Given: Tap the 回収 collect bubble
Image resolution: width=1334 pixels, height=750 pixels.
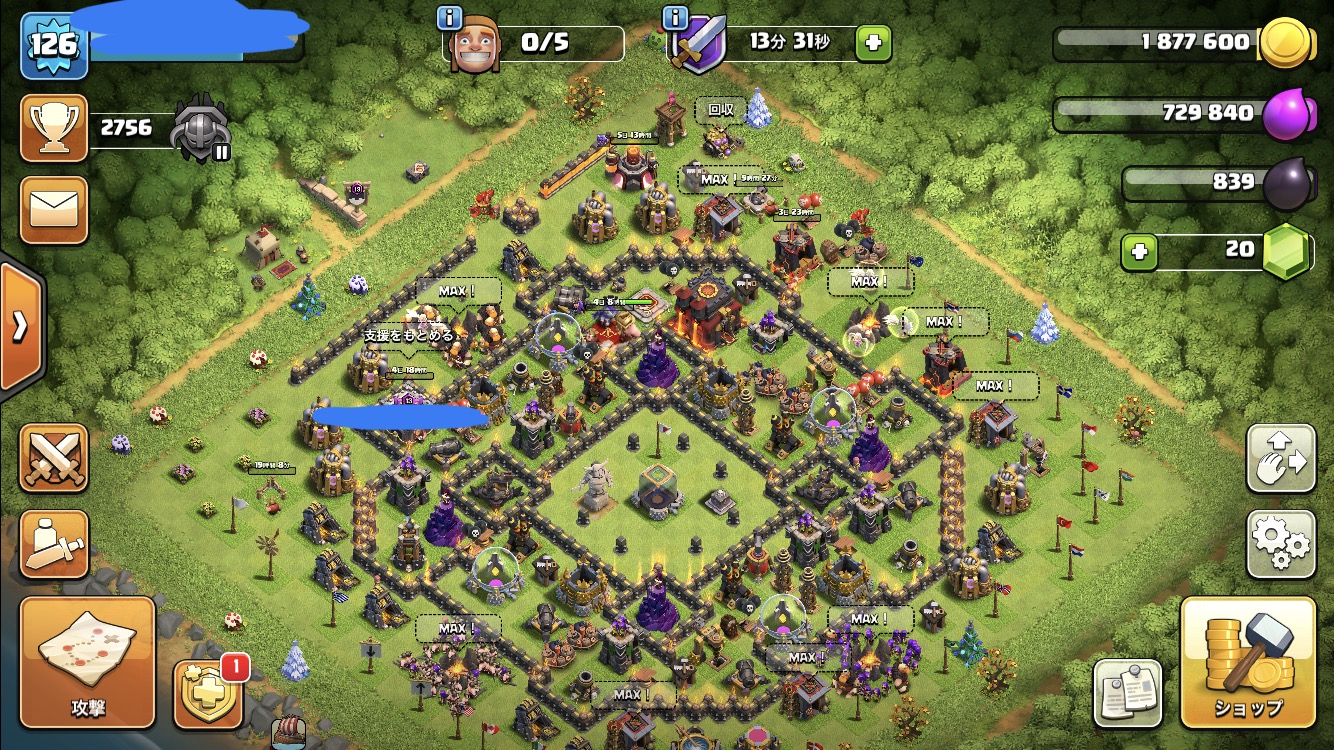Looking at the screenshot, I should [721, 110].
